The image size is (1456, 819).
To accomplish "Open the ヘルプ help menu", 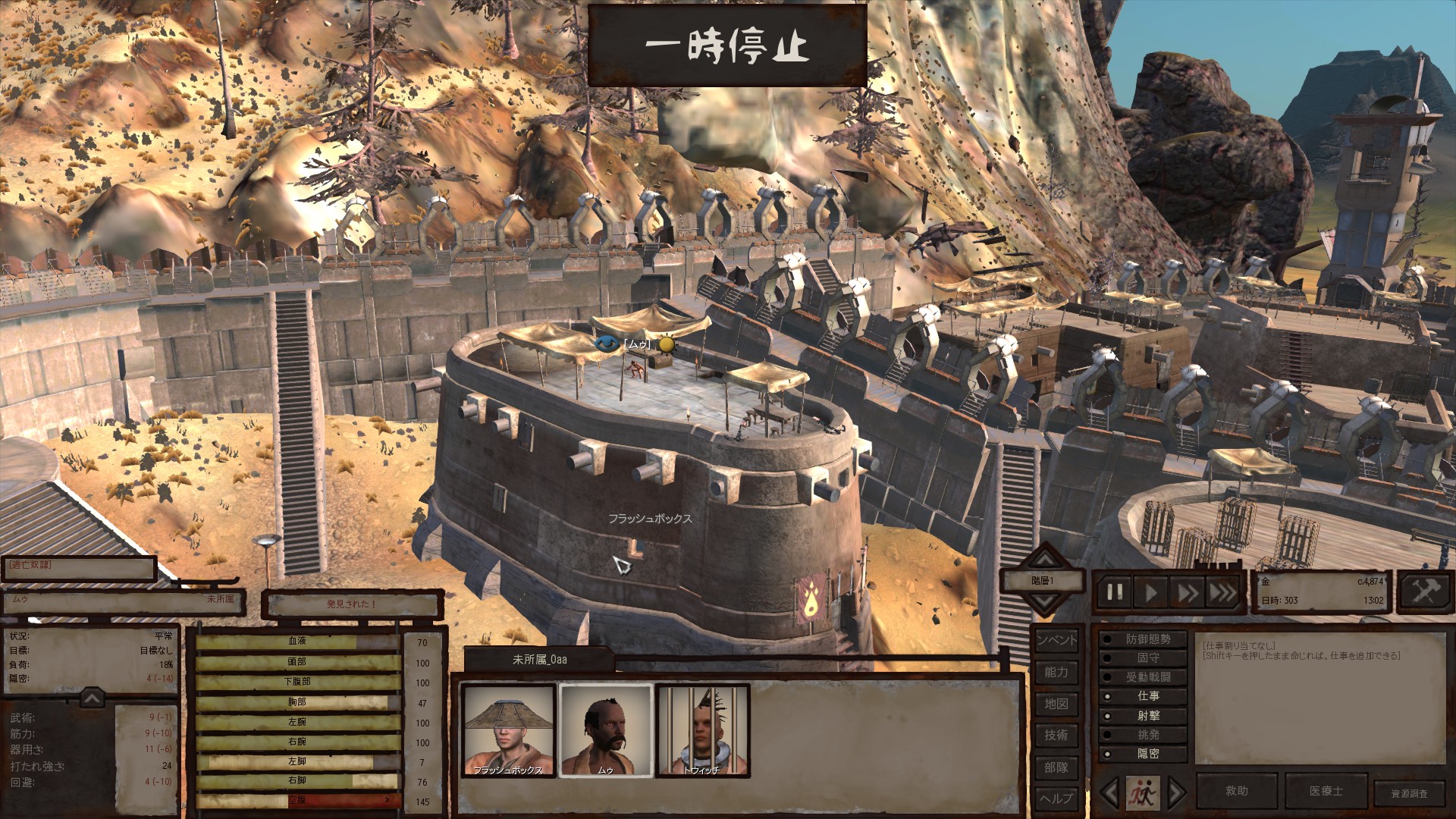I will [x=1056, y=799].
